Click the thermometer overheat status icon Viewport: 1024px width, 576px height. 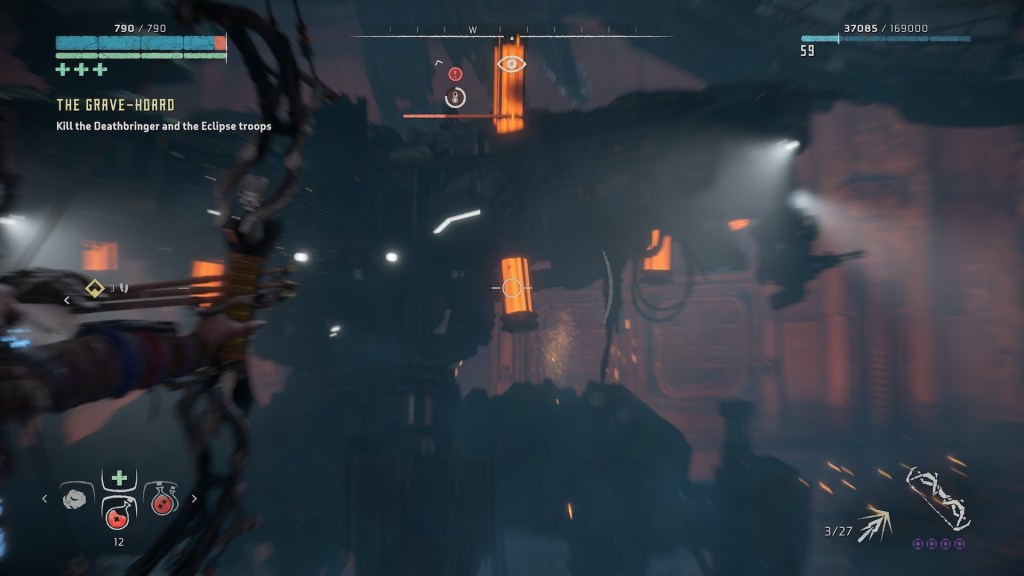click(x=456, y=97)
